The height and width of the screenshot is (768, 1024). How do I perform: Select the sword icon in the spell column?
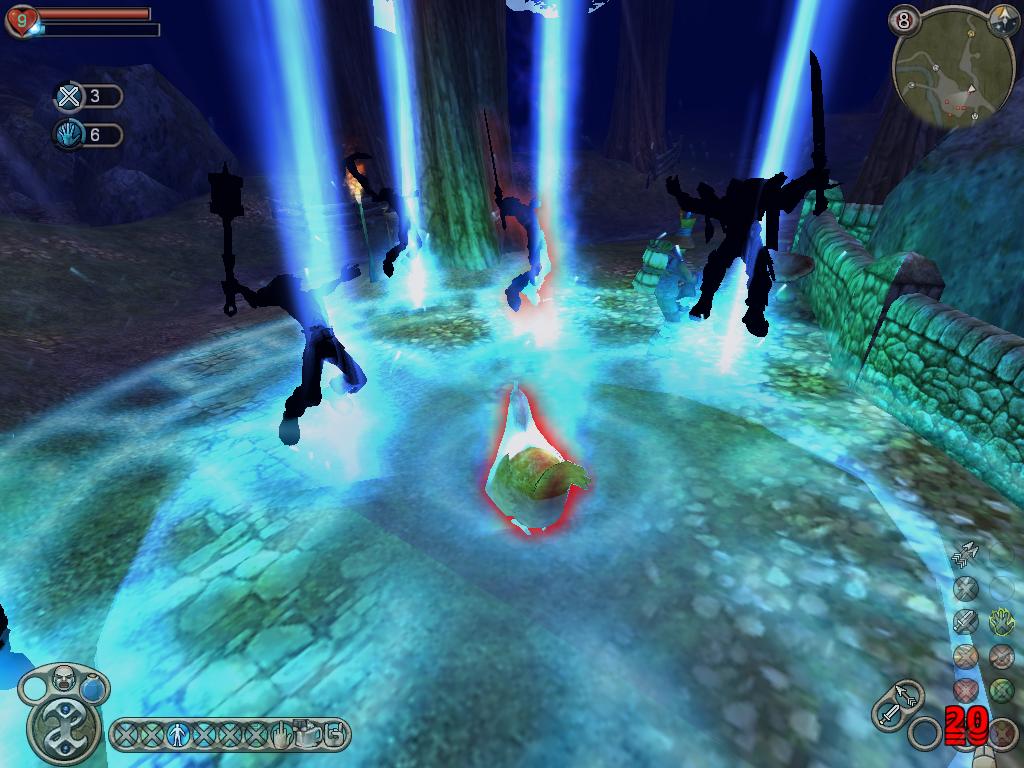pos(965,622)
